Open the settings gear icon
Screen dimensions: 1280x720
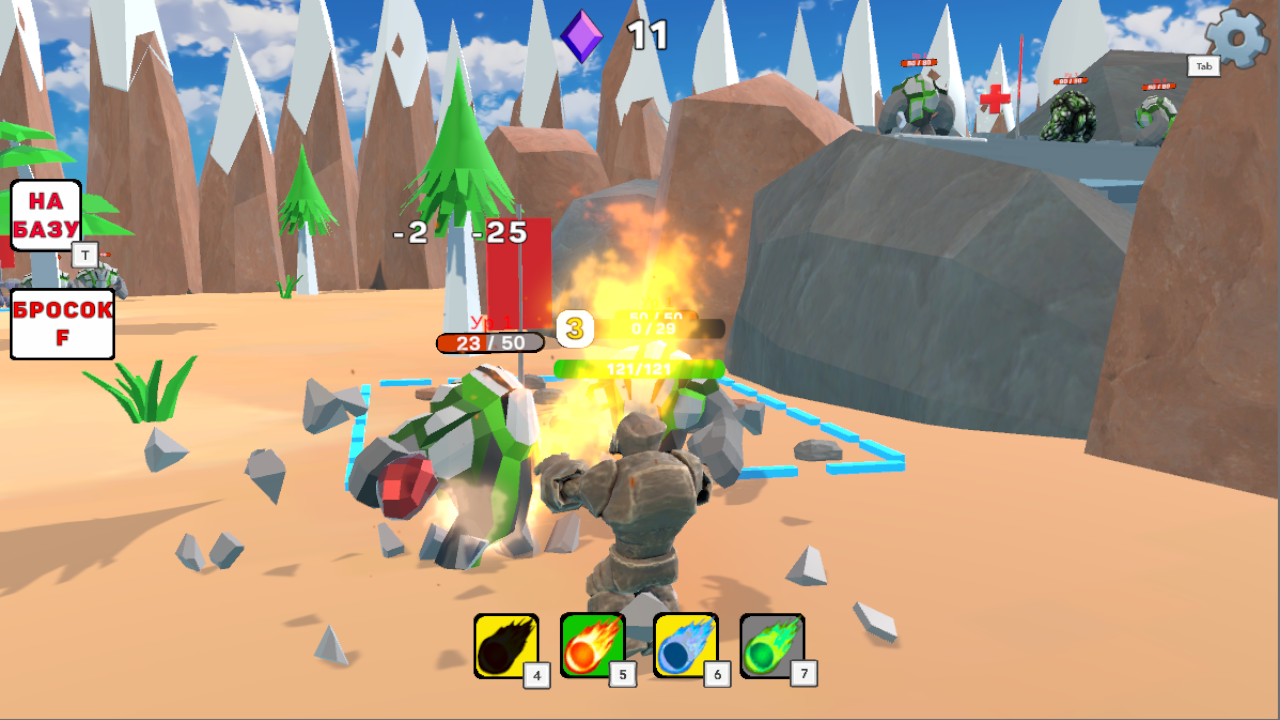coord(1236,40)
